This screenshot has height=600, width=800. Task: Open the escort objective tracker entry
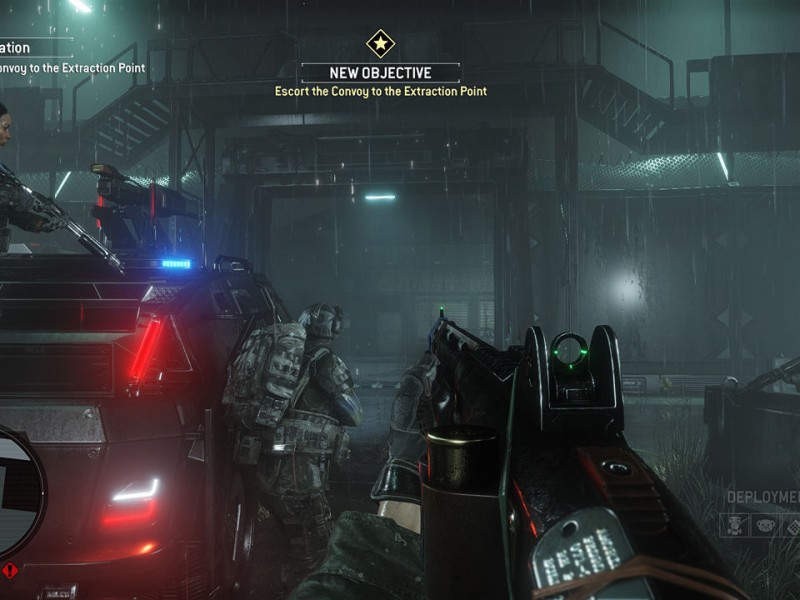click(72, 68)
